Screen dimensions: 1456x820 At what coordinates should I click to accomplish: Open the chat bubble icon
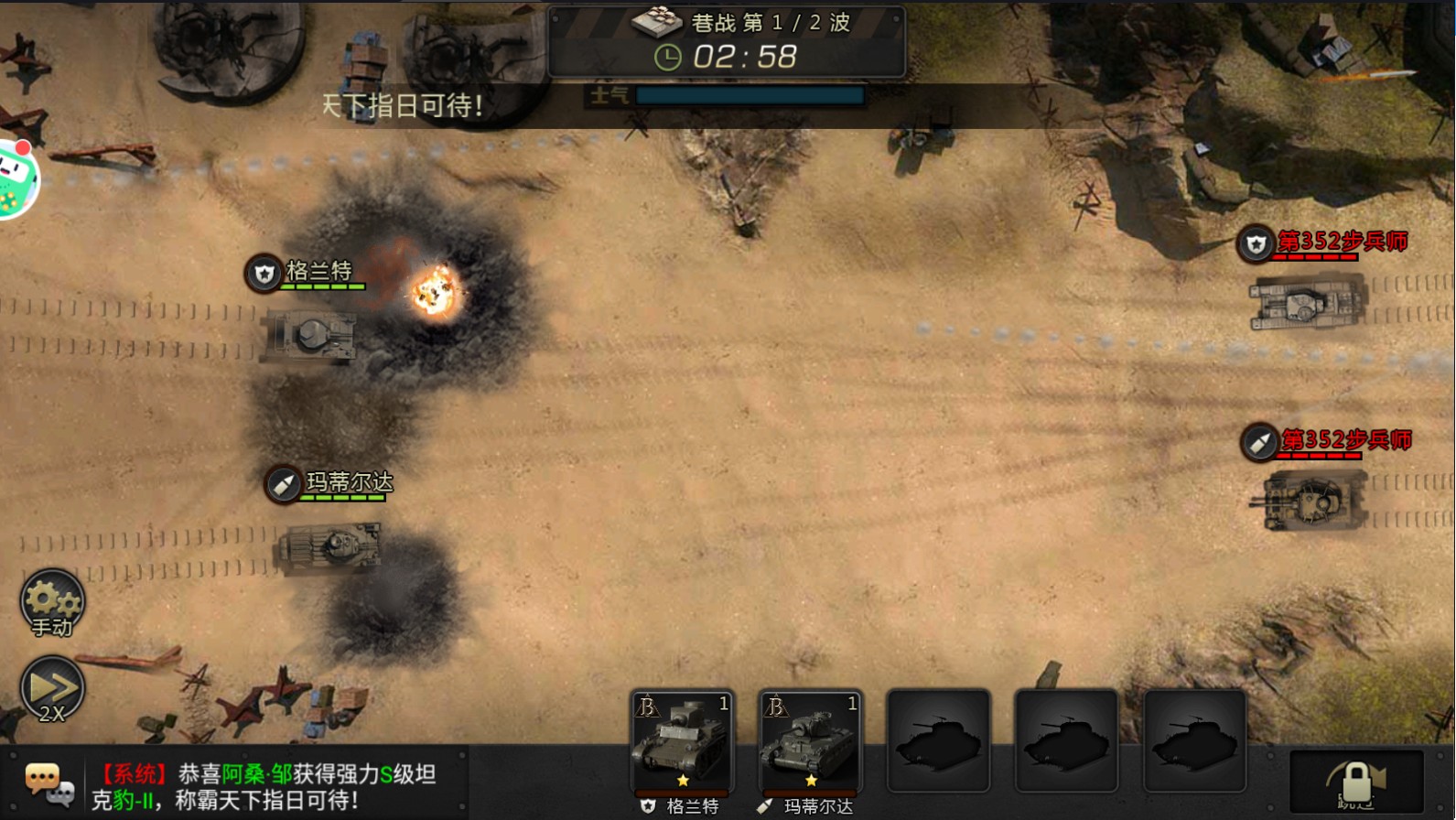pyautogui.click(x=48, y=784)
